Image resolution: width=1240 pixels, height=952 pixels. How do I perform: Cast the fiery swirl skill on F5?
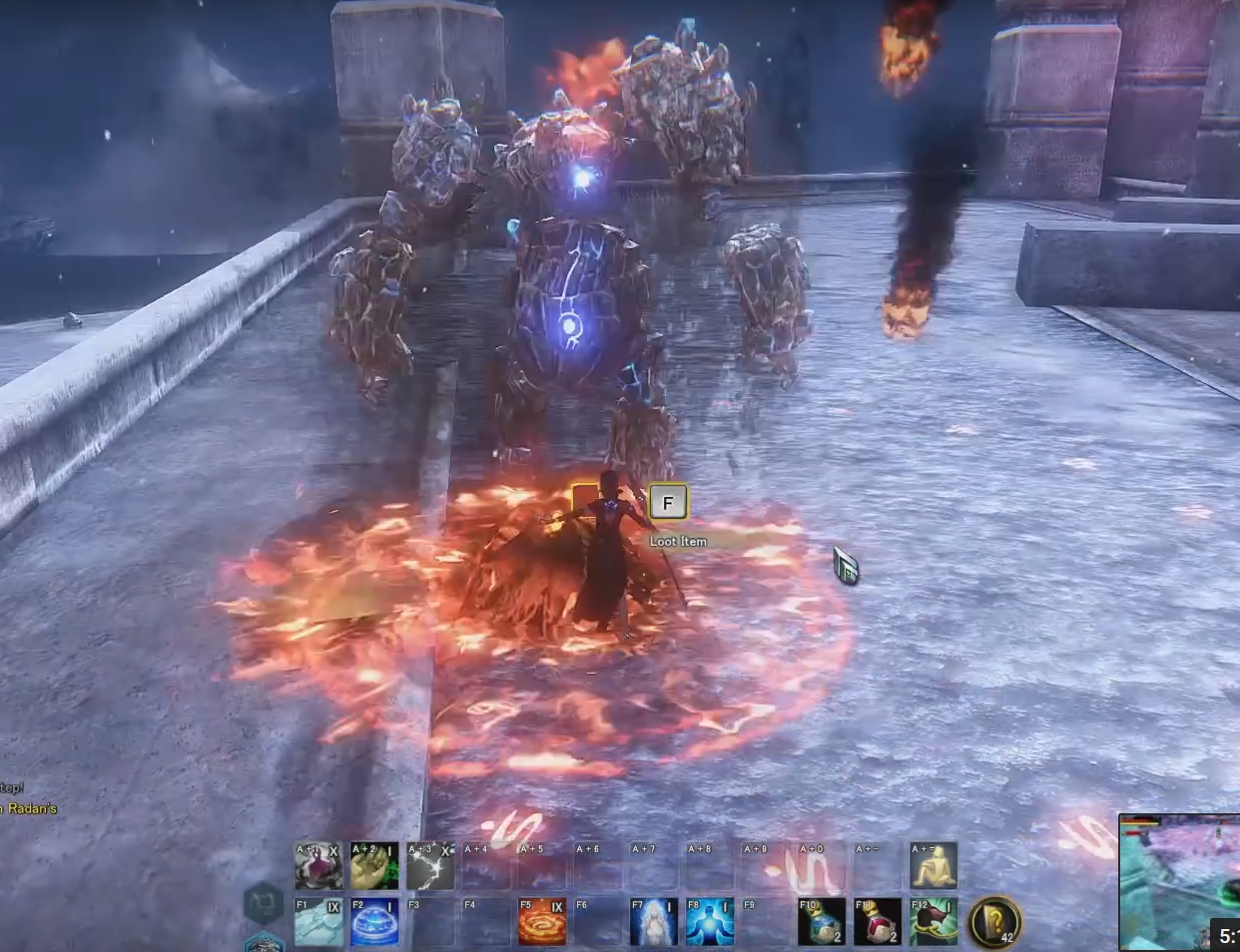click(x=542, y=921)
